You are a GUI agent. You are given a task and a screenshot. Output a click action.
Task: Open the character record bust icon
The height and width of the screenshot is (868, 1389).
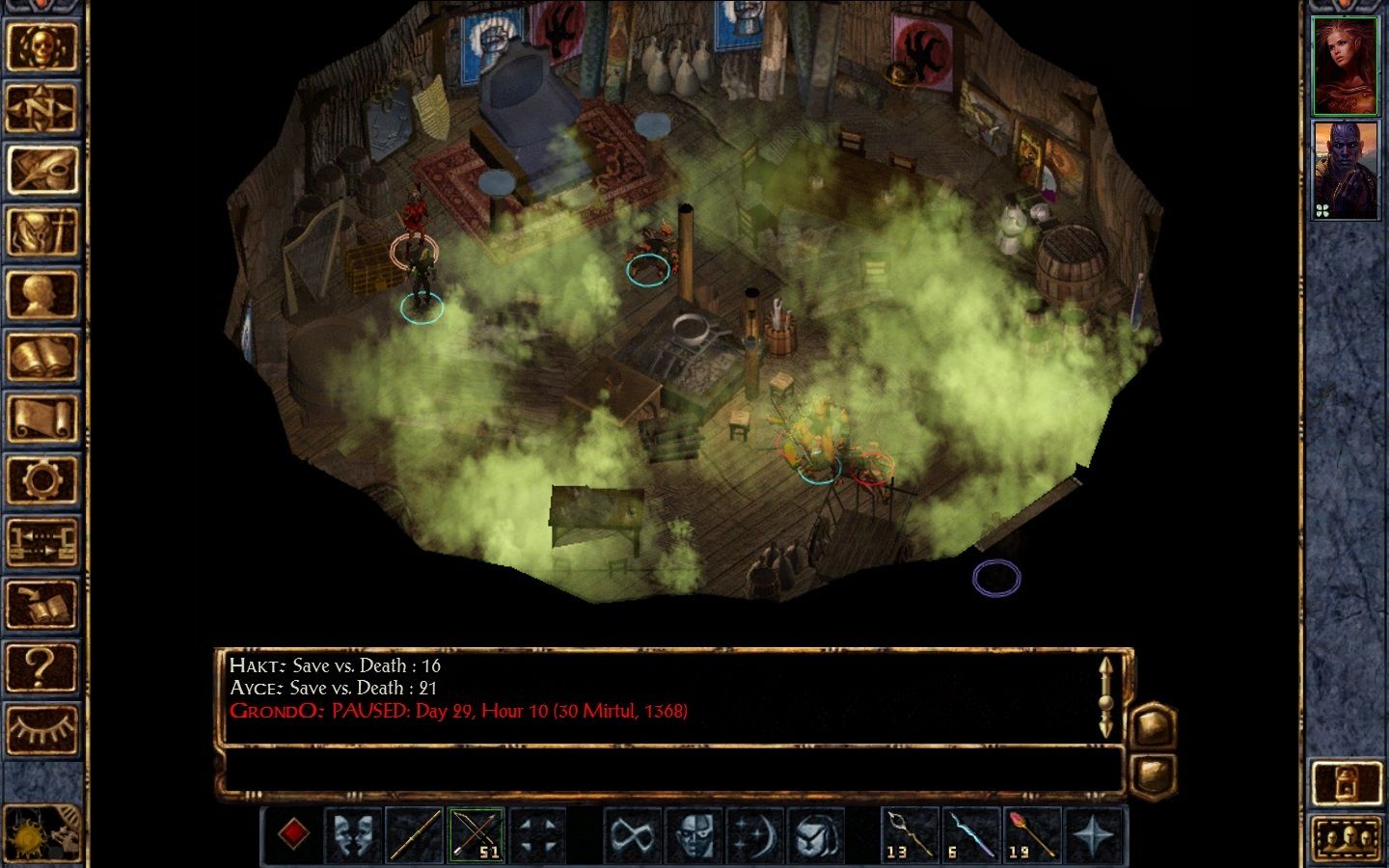[x=41, y=294]
